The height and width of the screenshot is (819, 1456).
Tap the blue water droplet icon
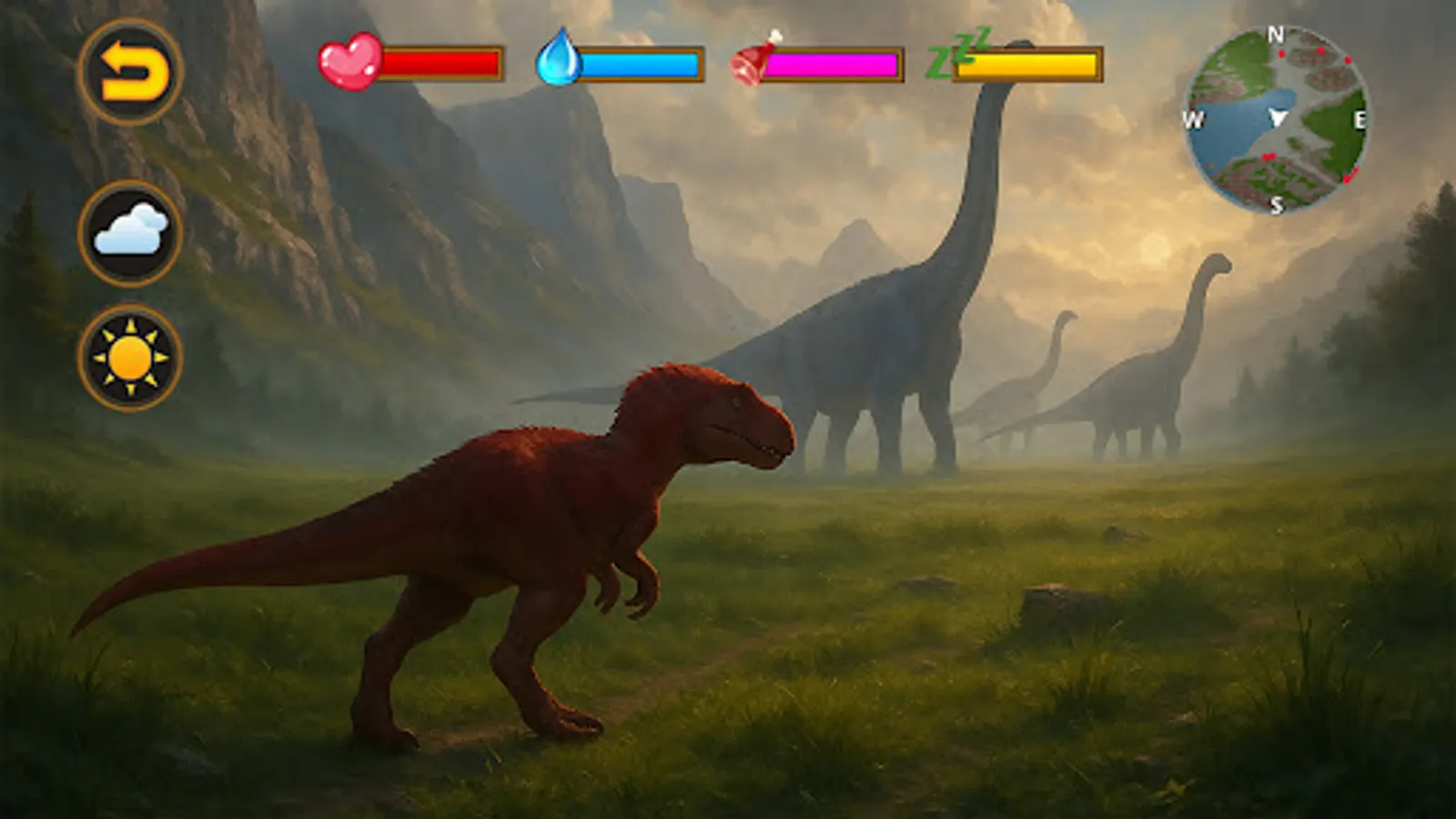562,62
